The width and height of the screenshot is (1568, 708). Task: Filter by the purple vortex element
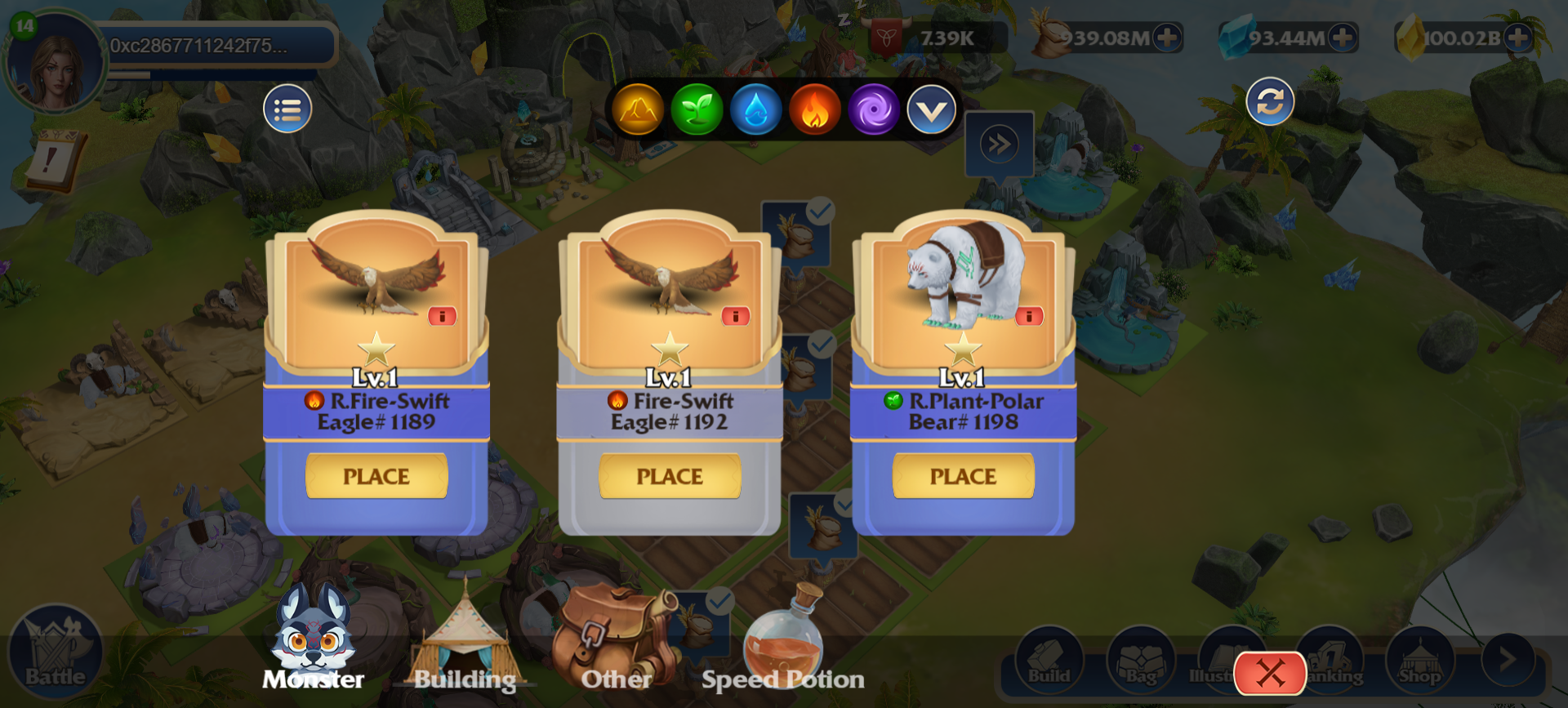click(x=873, y=109)
